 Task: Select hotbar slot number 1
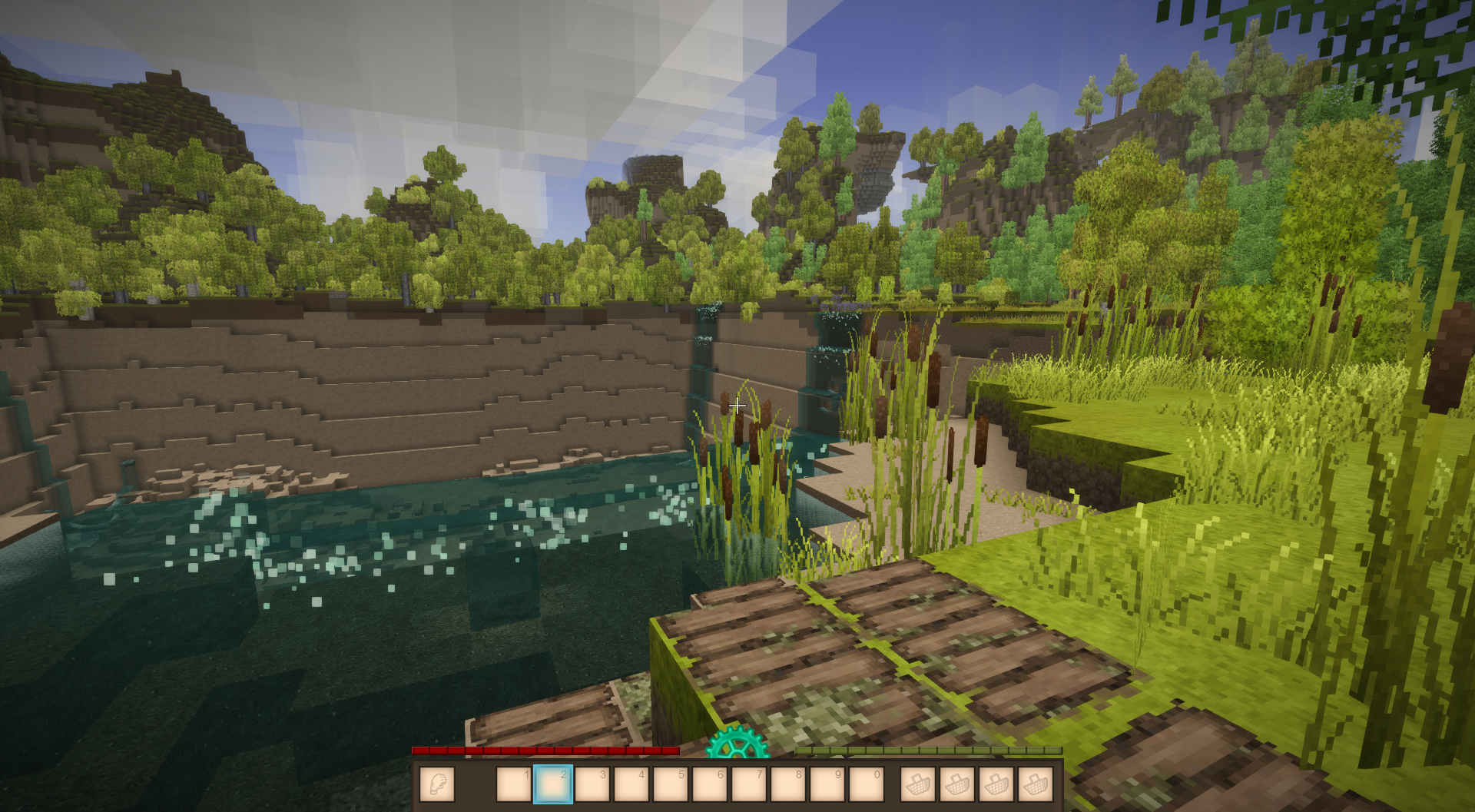[x=514, y=784]
